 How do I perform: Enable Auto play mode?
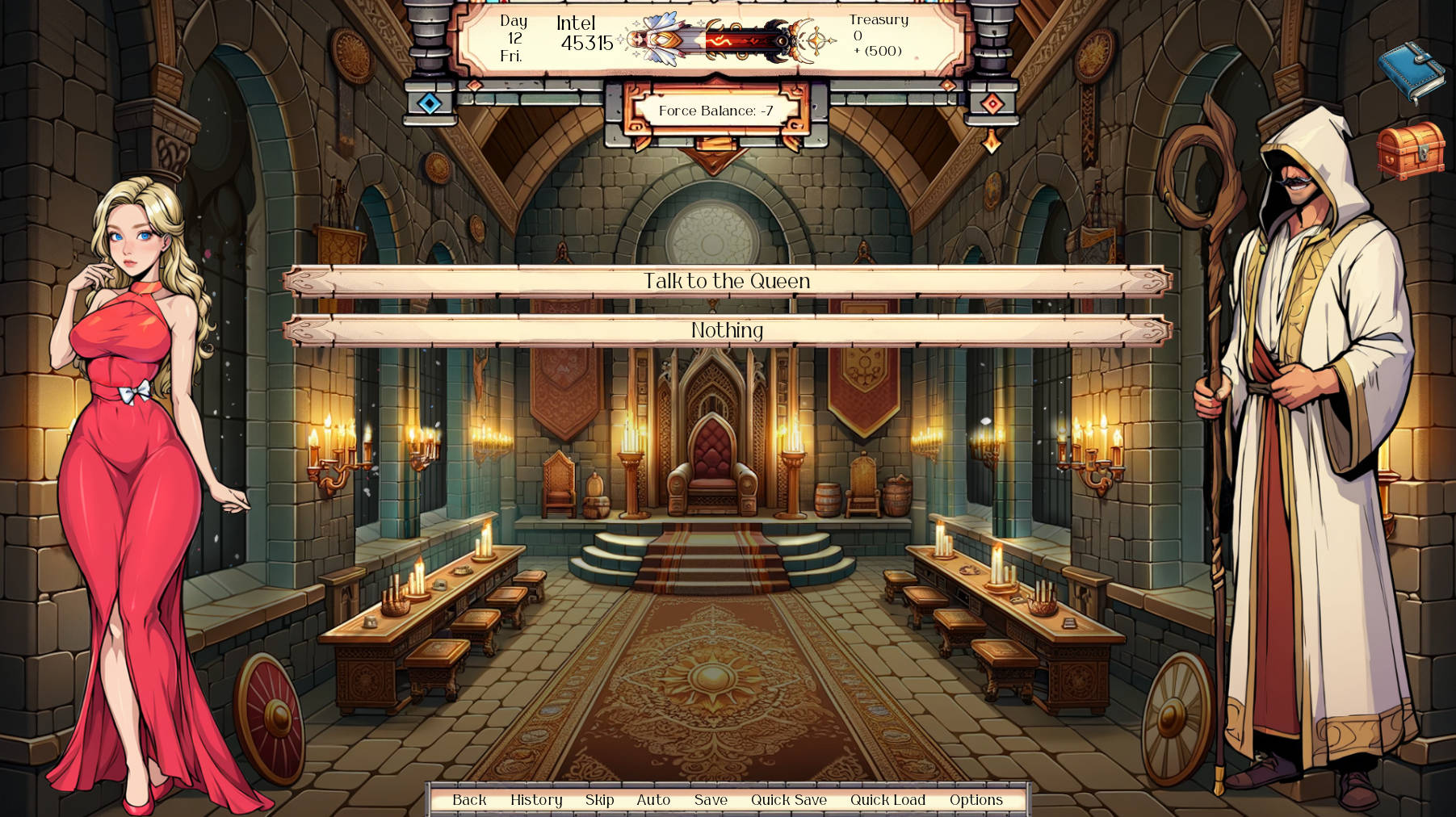click(652, 800)
